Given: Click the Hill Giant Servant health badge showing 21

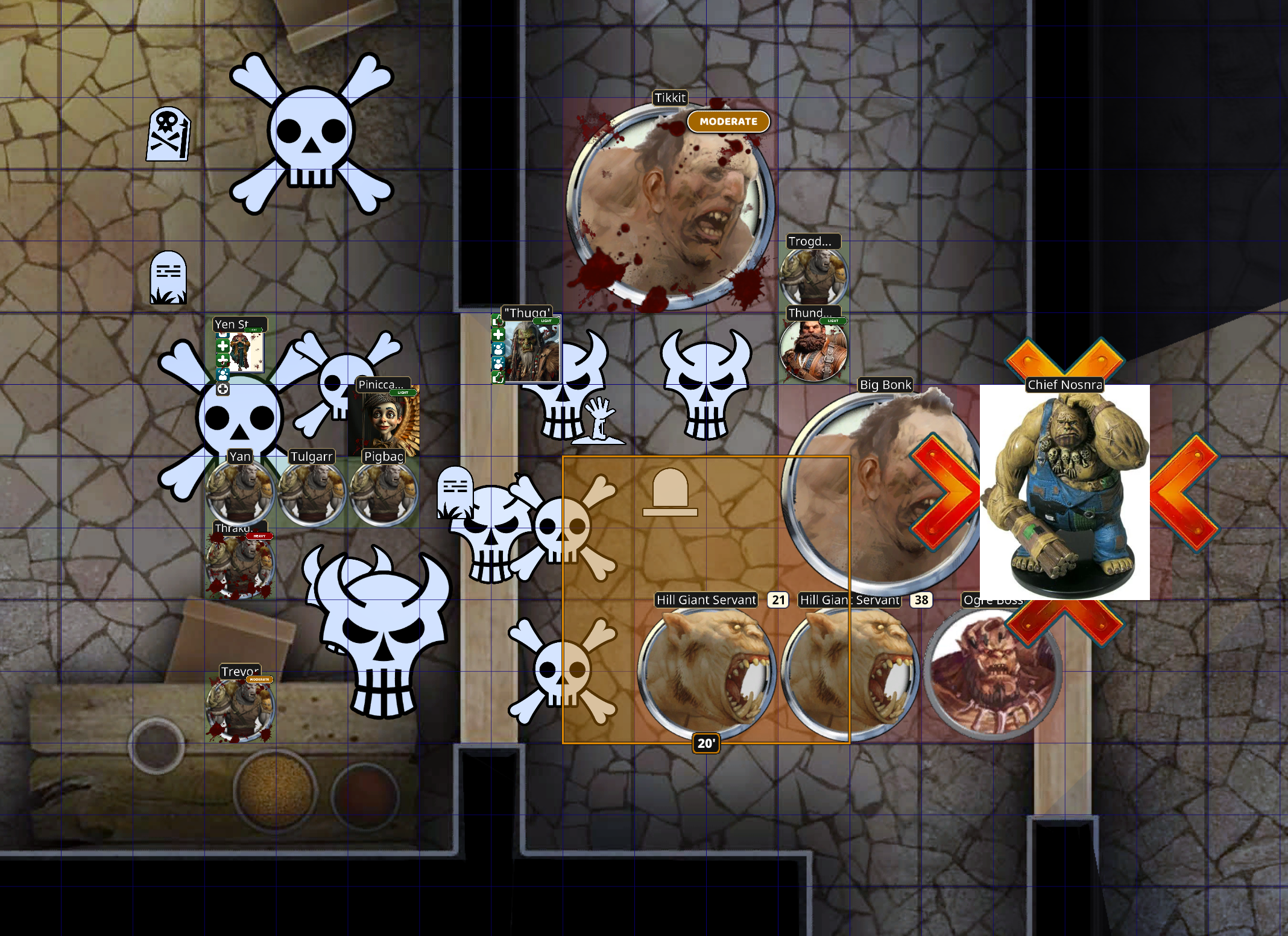Looking at the screenshot, I should point(778,600).
